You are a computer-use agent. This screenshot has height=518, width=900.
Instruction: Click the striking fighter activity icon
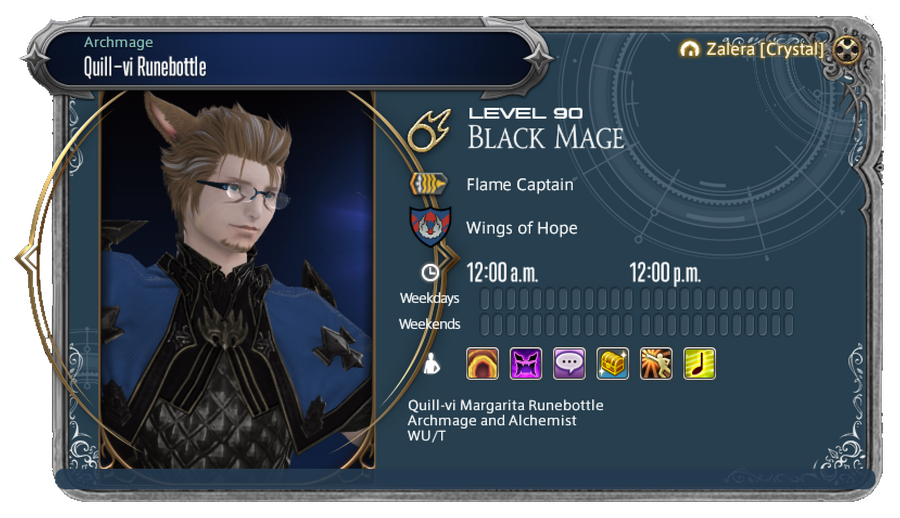pos(656,363)
